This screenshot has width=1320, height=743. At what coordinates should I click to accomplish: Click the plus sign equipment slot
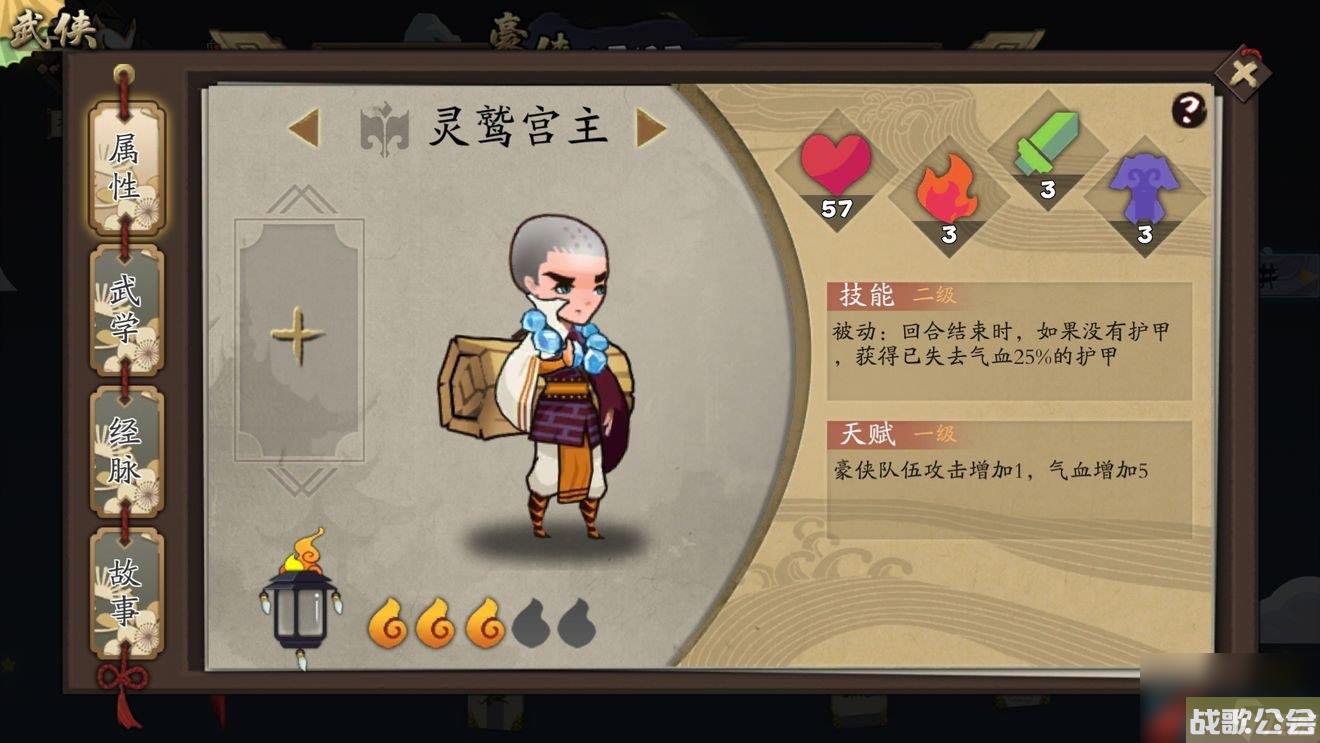pyautogui.click(x=297, y=337)
